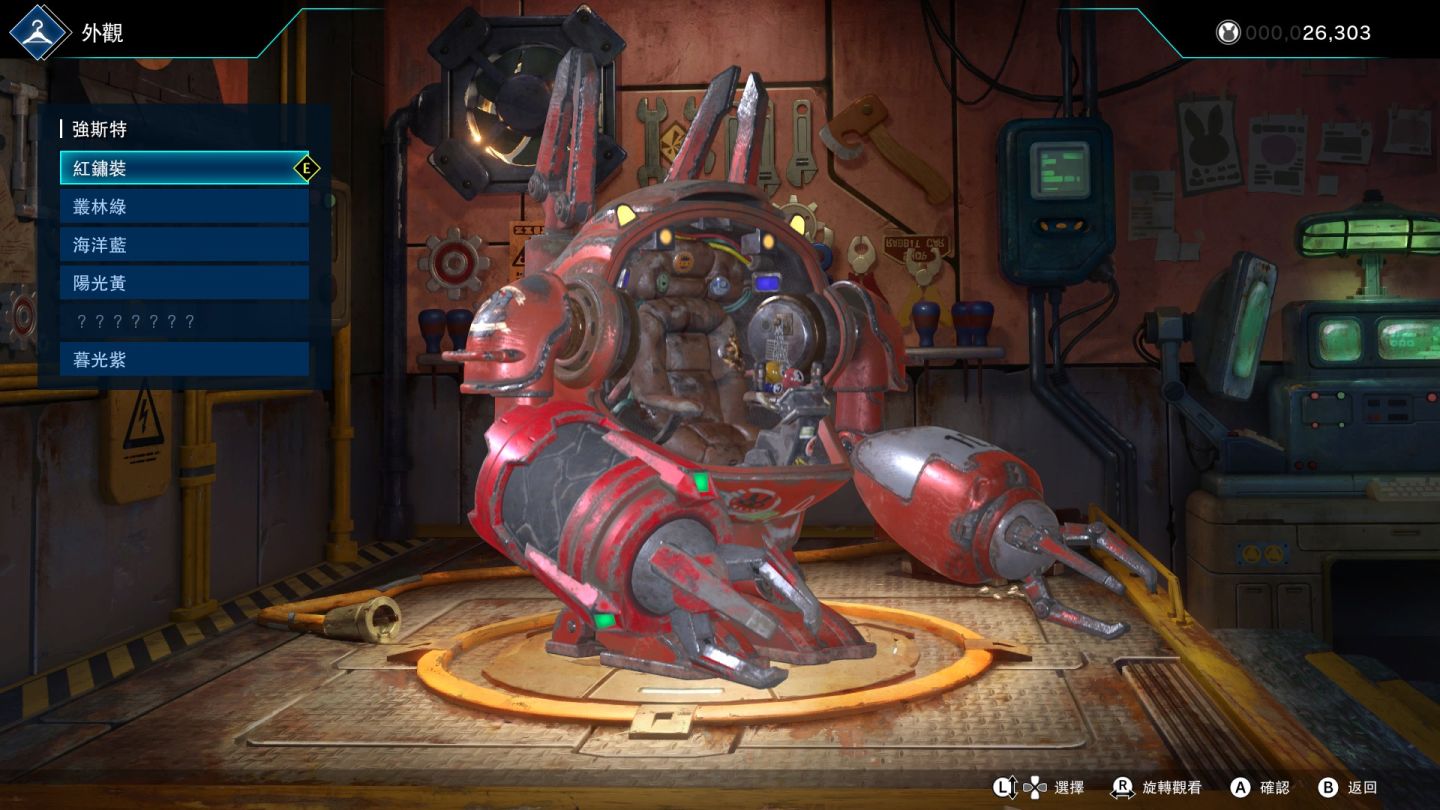Choose the 暮光紫 skin option
This screenshot has height=810, width=1440.
184,359
